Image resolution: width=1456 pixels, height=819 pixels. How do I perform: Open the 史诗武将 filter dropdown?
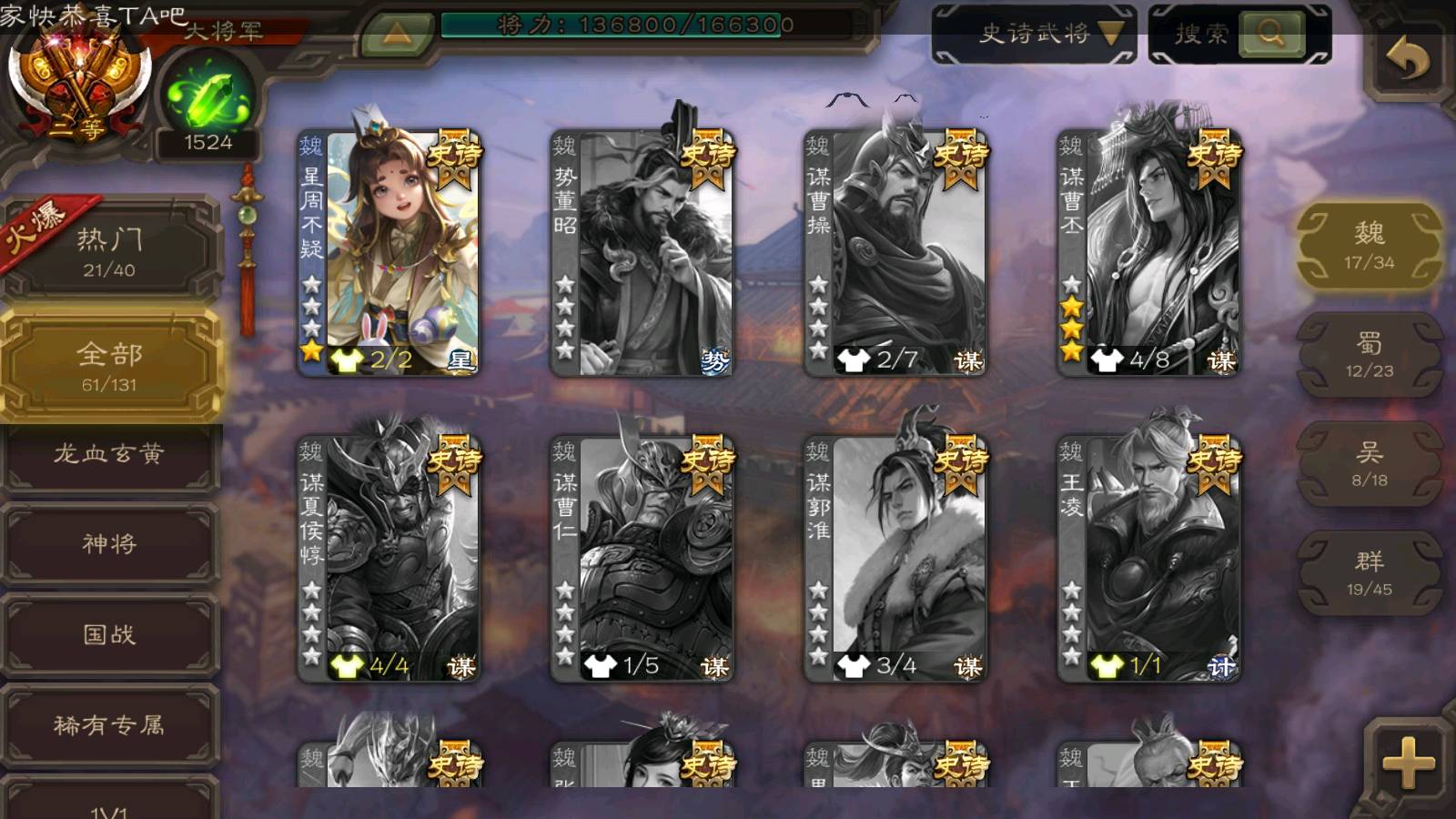pyautogui.click(x=1035, y=35)
